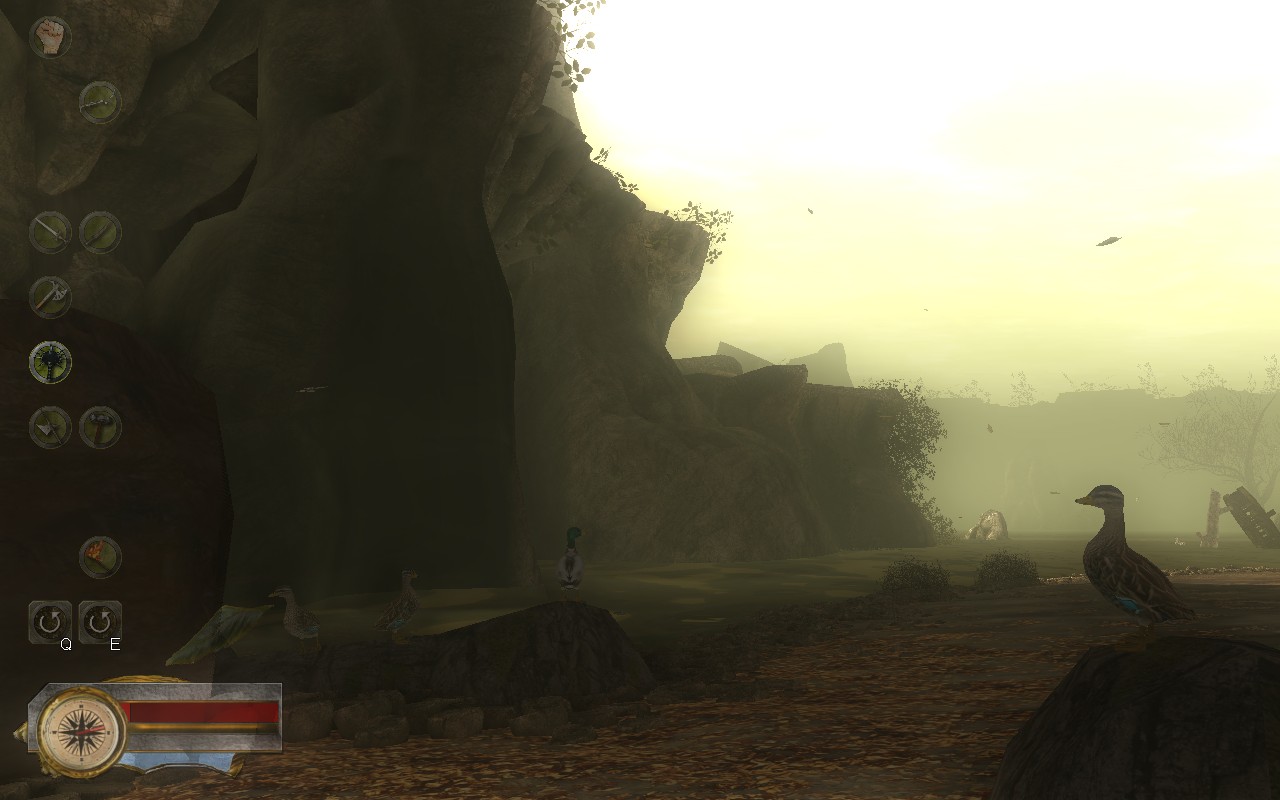The image size is (1280, 800).
Task: Select the curved sword icon next to it
Action: tap(99, 231)
